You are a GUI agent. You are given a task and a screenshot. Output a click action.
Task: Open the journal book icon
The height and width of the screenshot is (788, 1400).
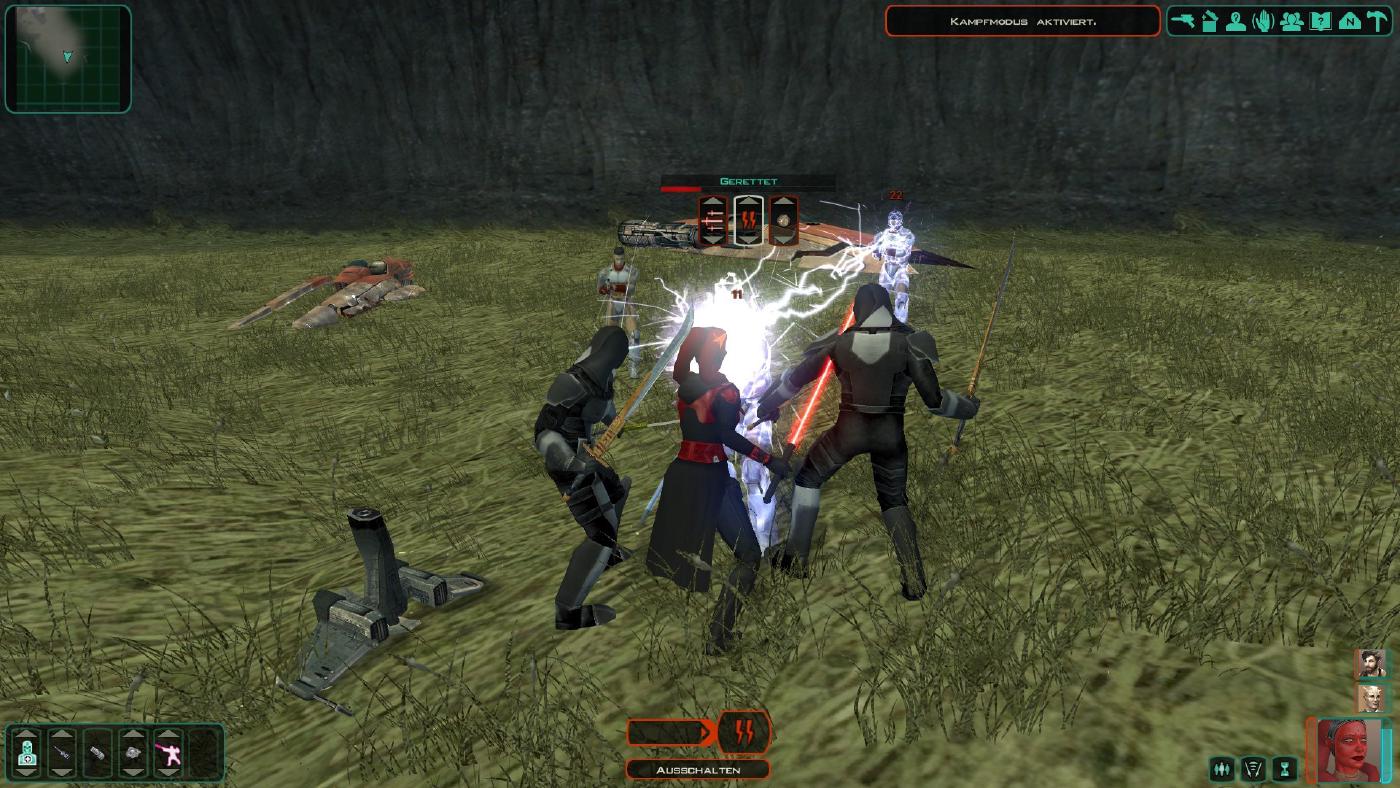pyautogui.click(x=1320, y=21)
